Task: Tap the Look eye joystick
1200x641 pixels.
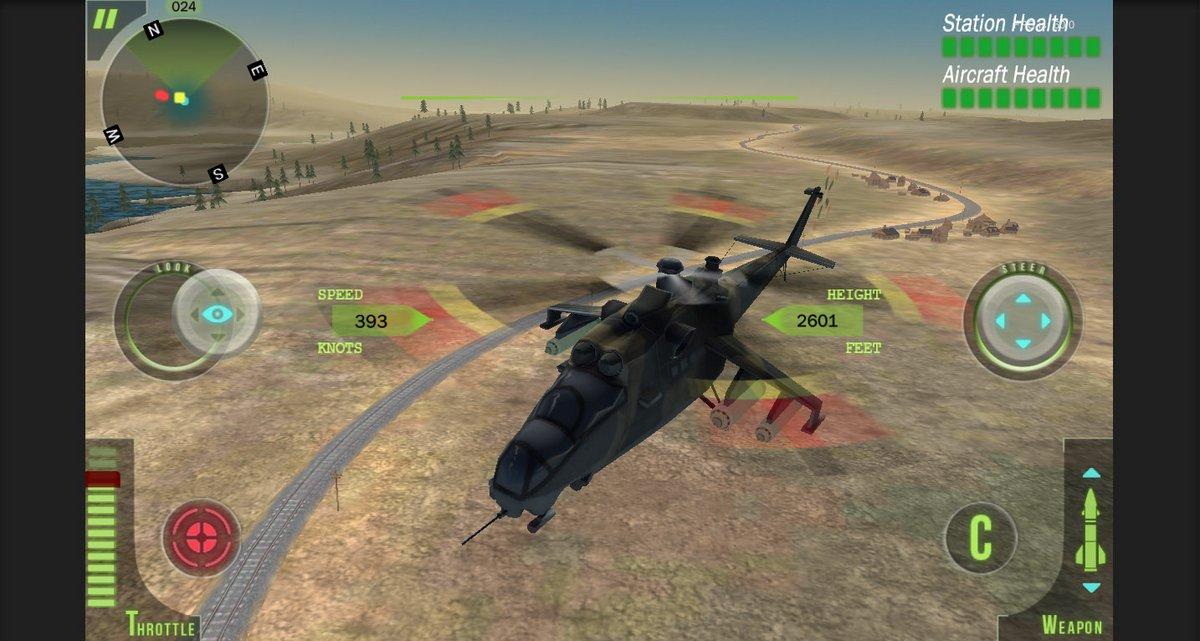Action: pos(216,314)
